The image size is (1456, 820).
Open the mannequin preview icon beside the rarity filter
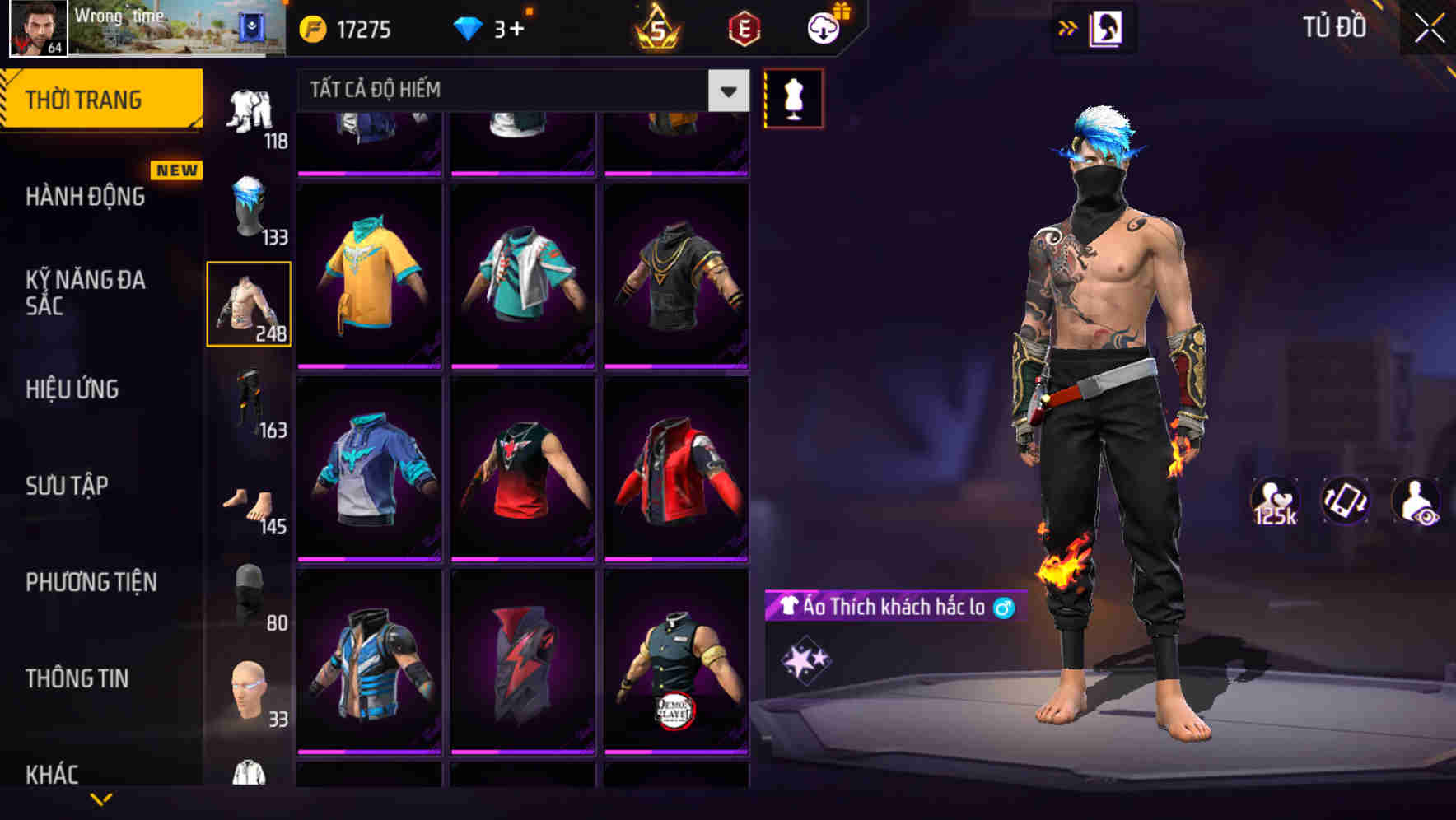pyautogui.click(x=793, y=98)
